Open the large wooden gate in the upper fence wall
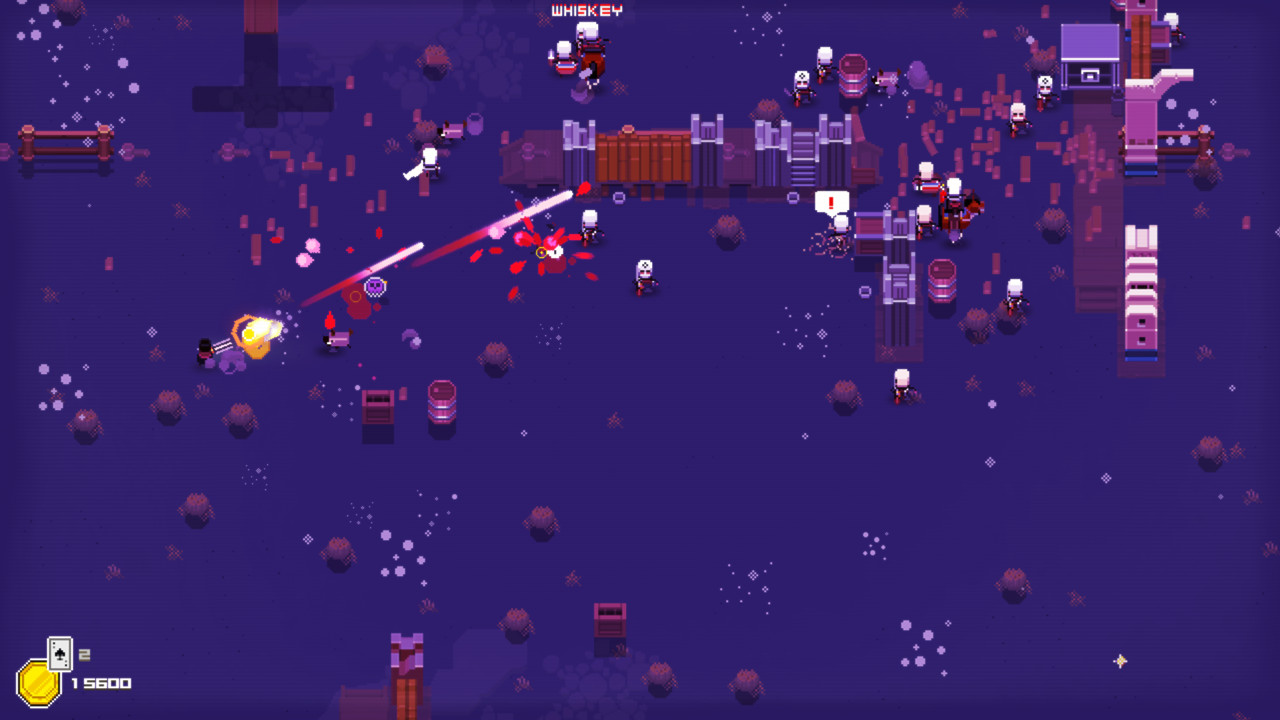 click(x=640, y=155)
